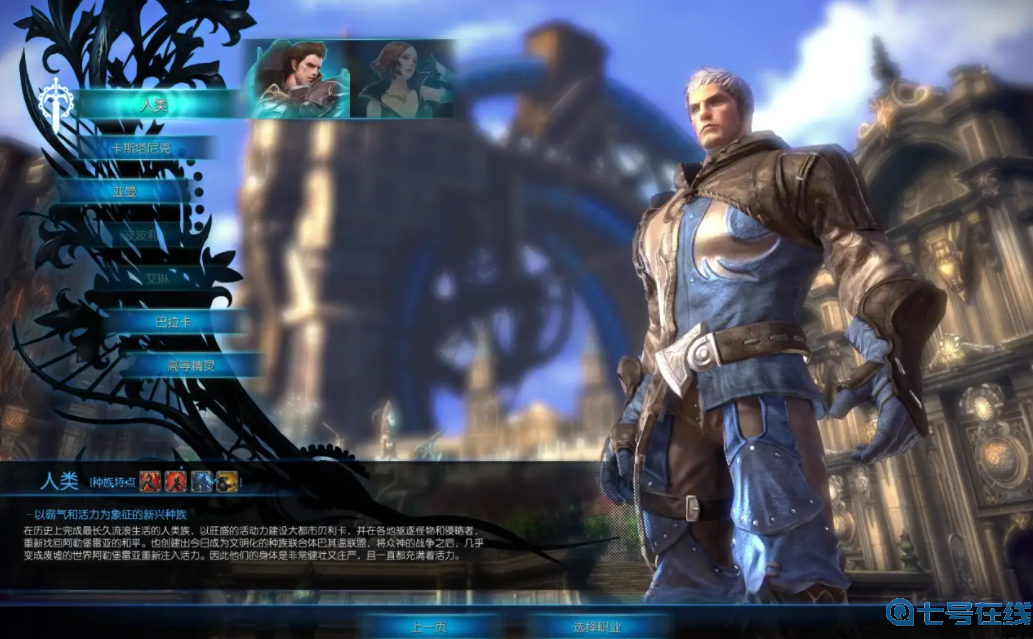This screenshot has height=639, width=1033.
Task: Pick the 高等精灵 (High Elf) race
Action: pyautogui.click(x=190, y=365)
